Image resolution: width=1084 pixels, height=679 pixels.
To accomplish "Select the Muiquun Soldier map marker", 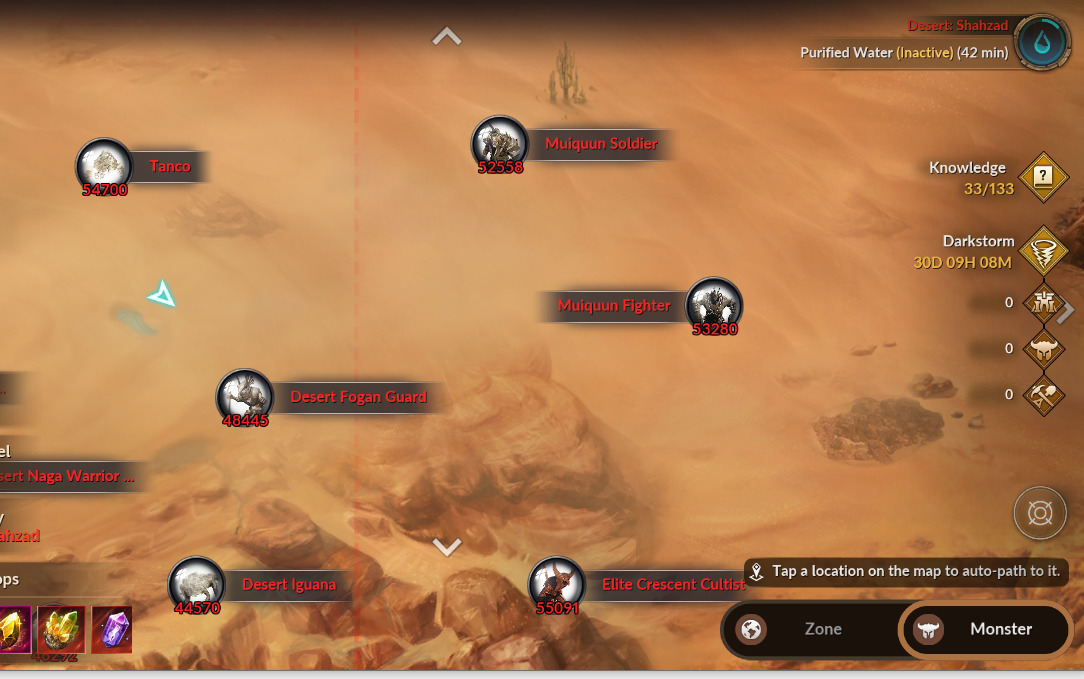I will click(499, 143).
